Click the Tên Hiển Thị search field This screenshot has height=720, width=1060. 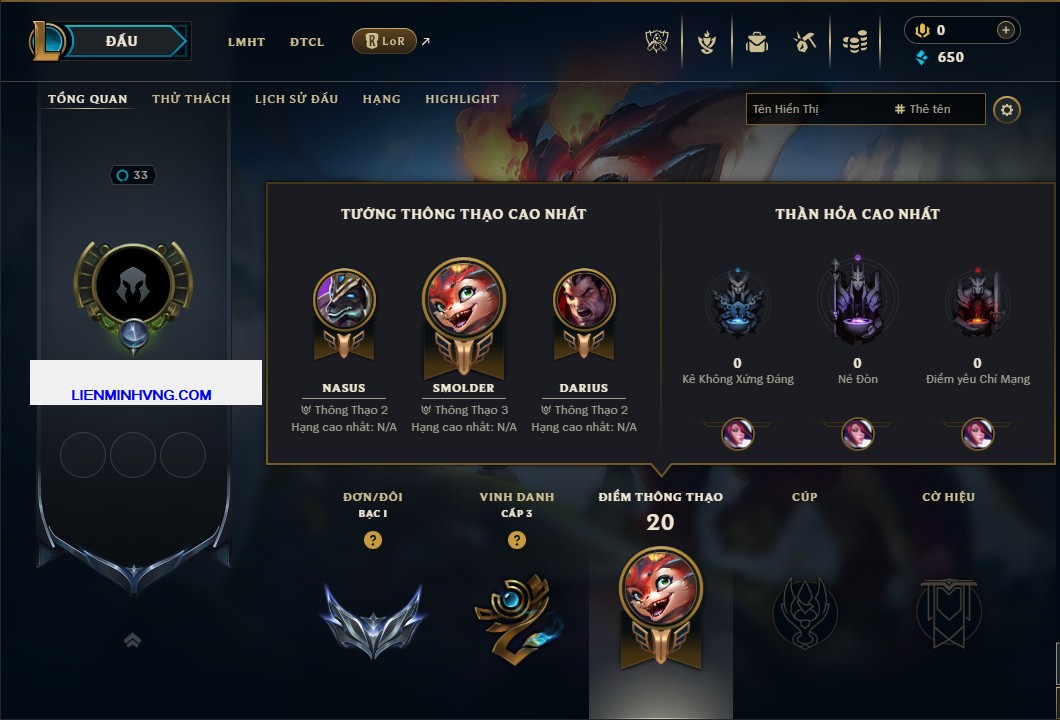[x=815, y=109]
